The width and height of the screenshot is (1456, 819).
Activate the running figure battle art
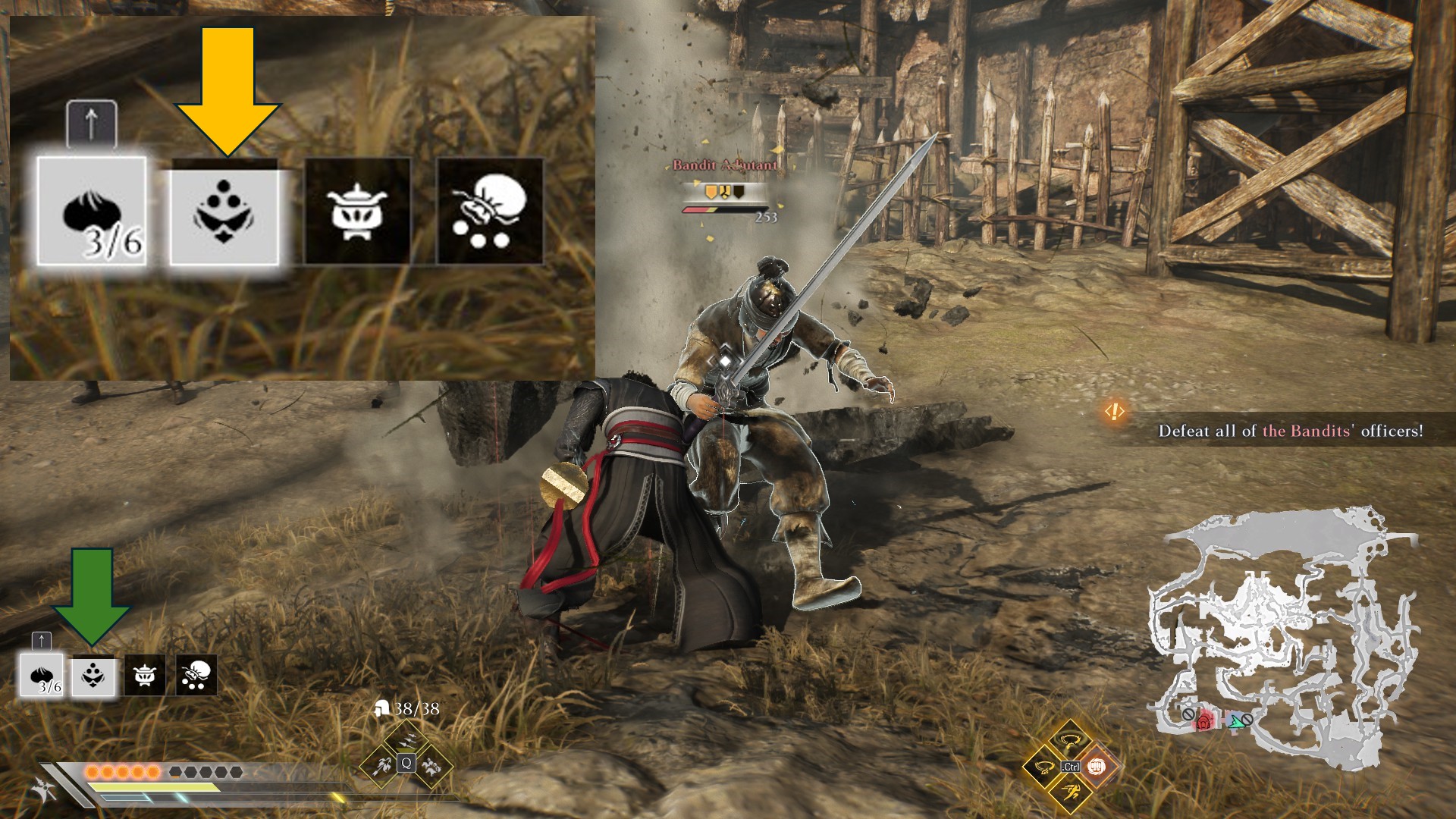(1069, 793)
